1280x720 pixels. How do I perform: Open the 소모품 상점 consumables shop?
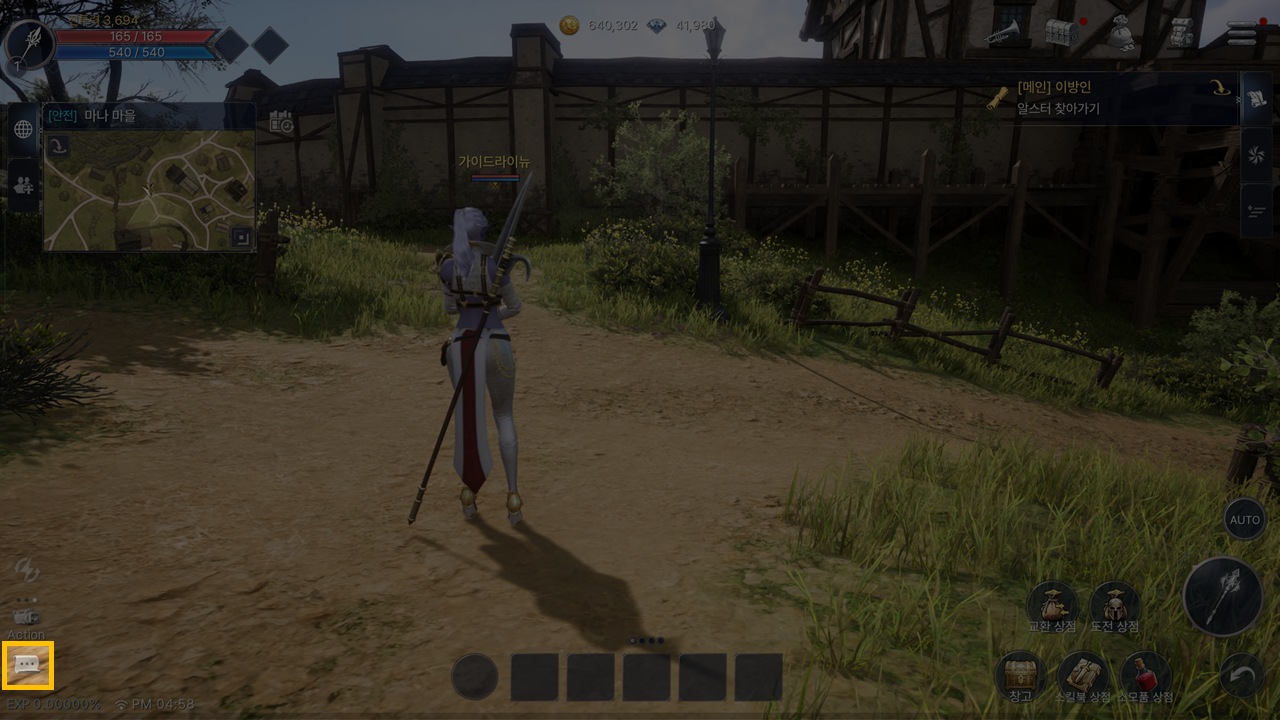(x=1146, y=676)
